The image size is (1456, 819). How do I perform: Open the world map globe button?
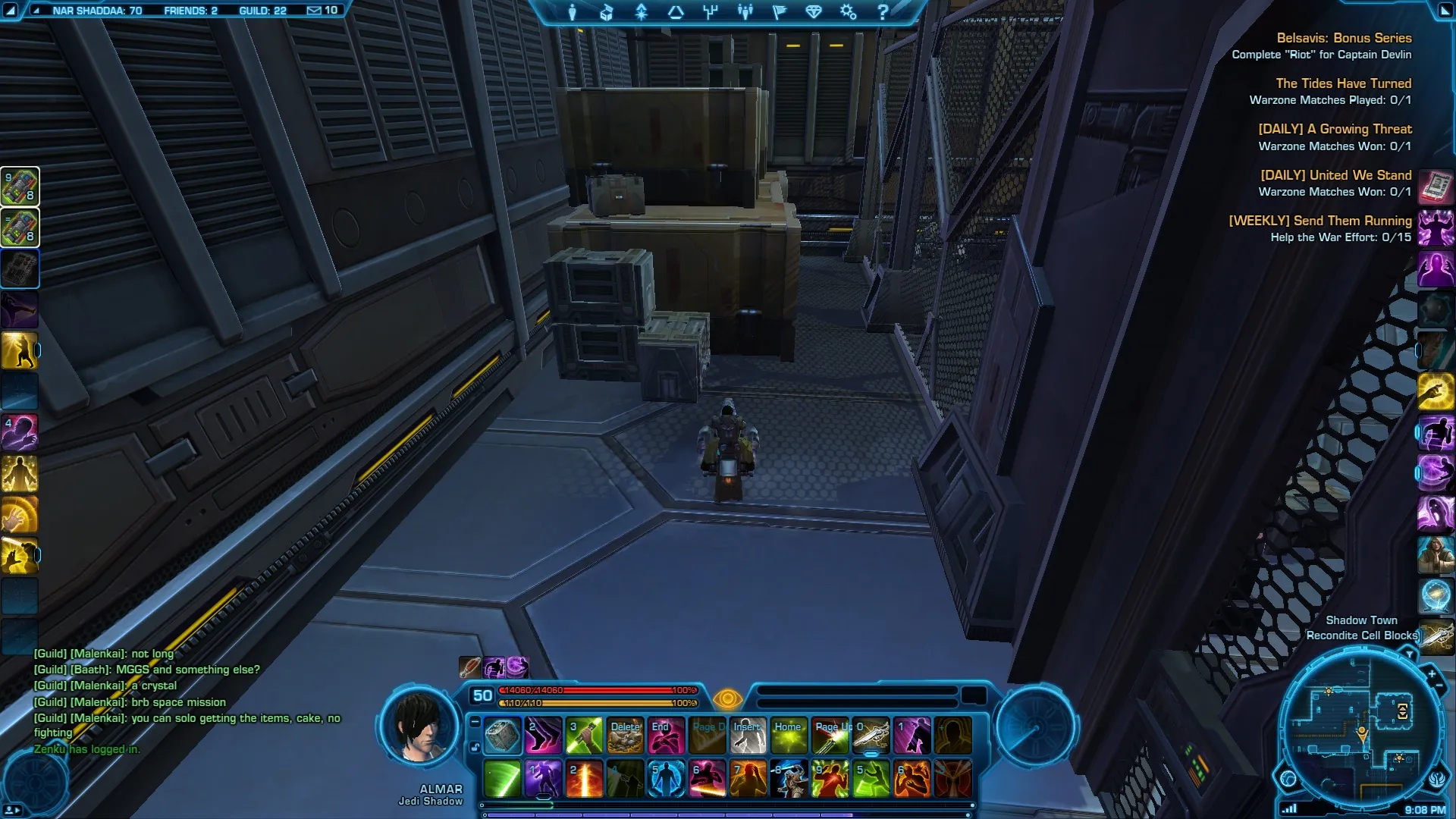point(1288,778)
